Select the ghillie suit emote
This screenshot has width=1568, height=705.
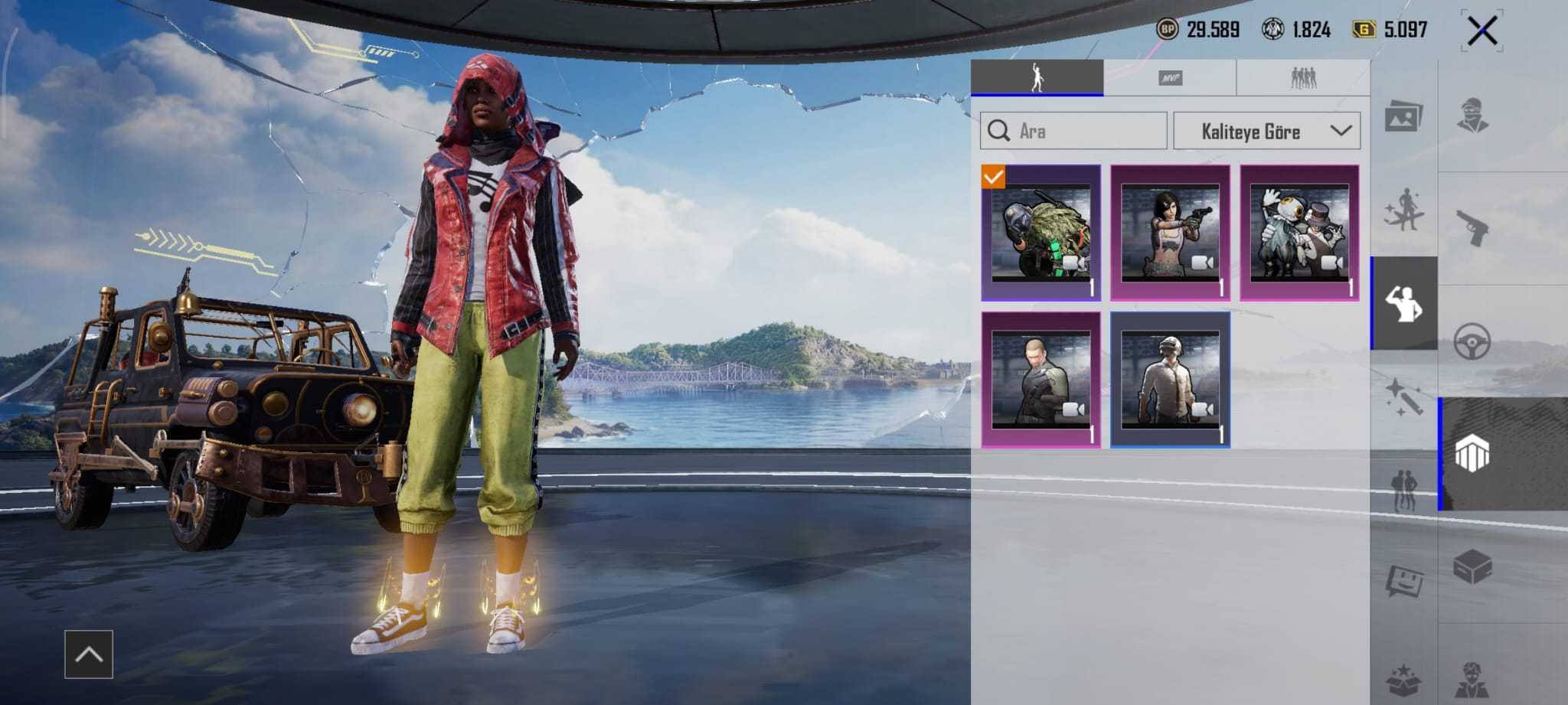1041,233
